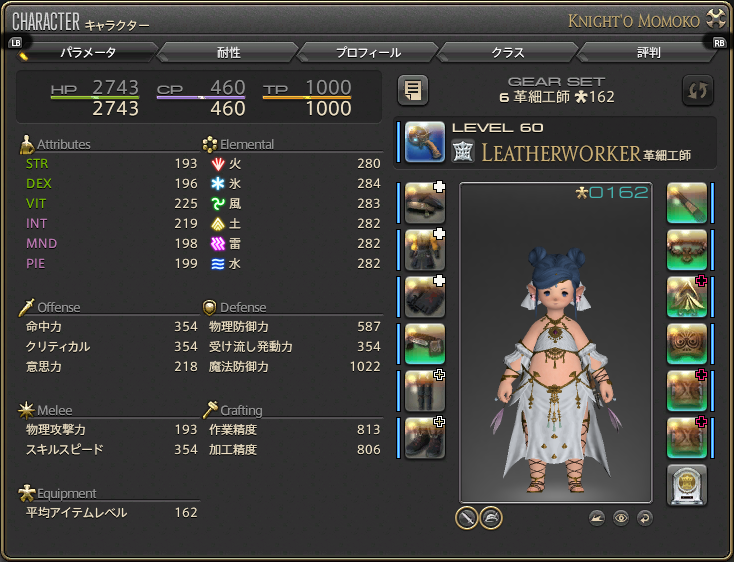Open the プロフィール tab
This screenshot has height=562, width=734.
(369, 52)
